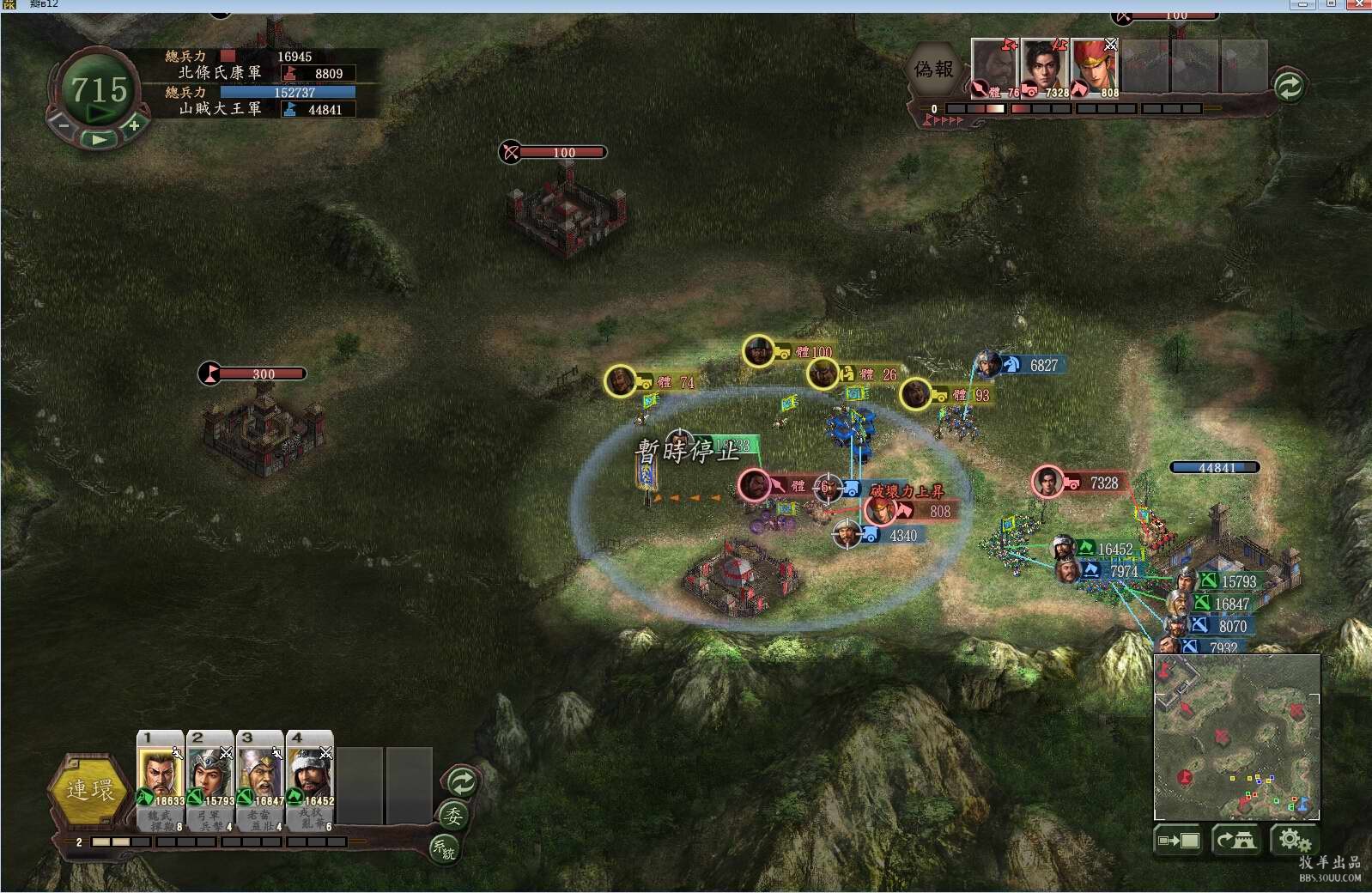Toggle minimap size with the enlarge button
The width and height of the screenshot is (1372, 893).
[x=1178, y=840]
